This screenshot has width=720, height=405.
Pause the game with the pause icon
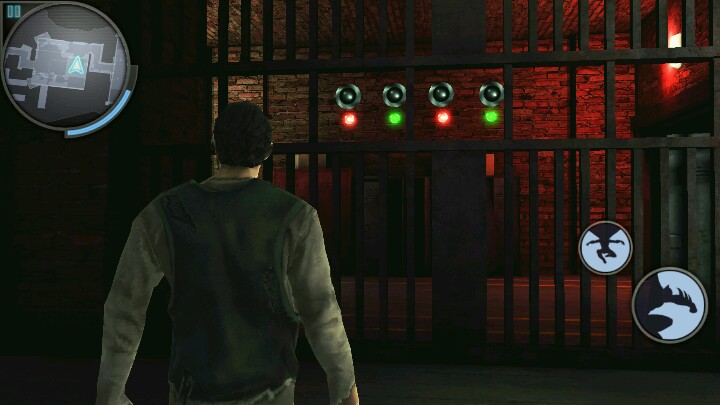coord(14,11)
